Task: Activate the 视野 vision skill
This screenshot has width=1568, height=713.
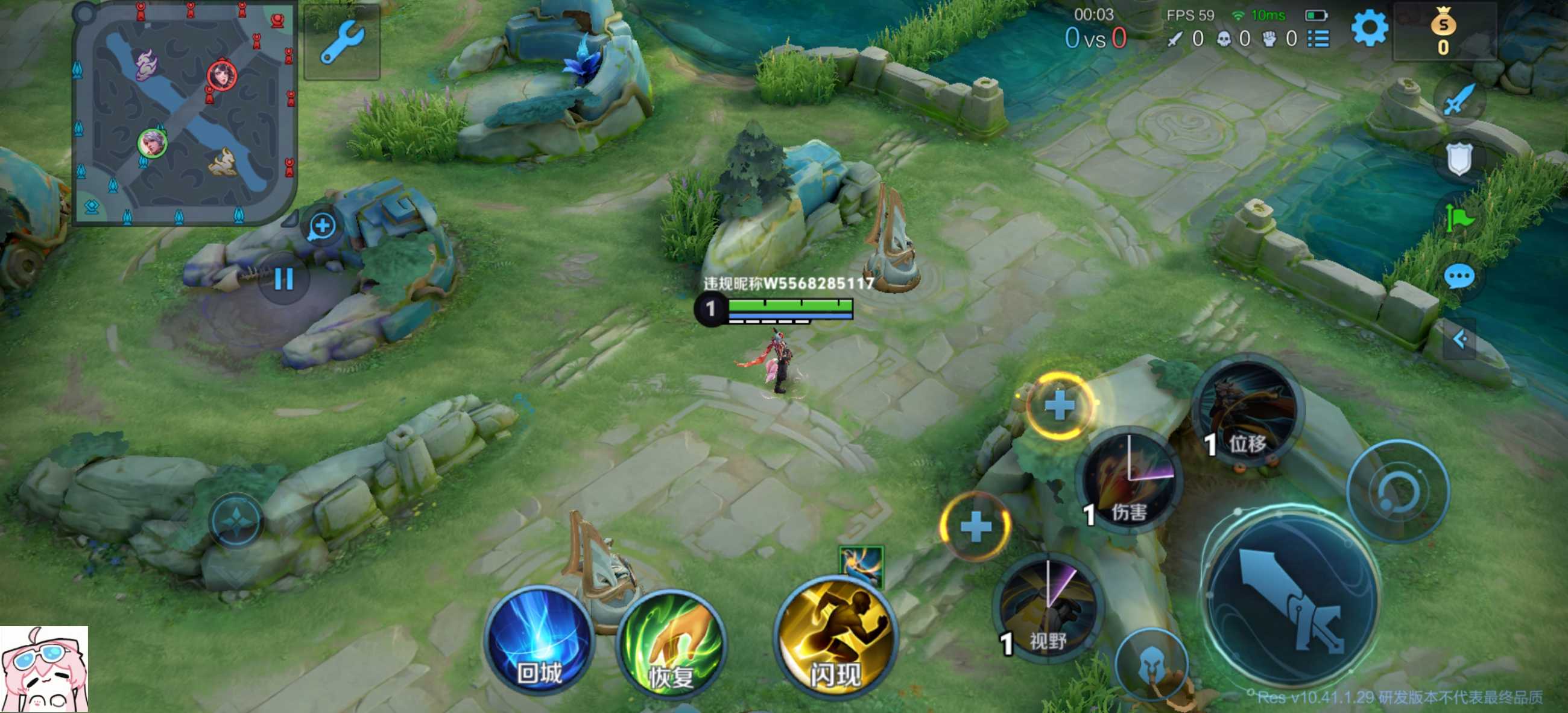Action: (x=1048, y=609)
